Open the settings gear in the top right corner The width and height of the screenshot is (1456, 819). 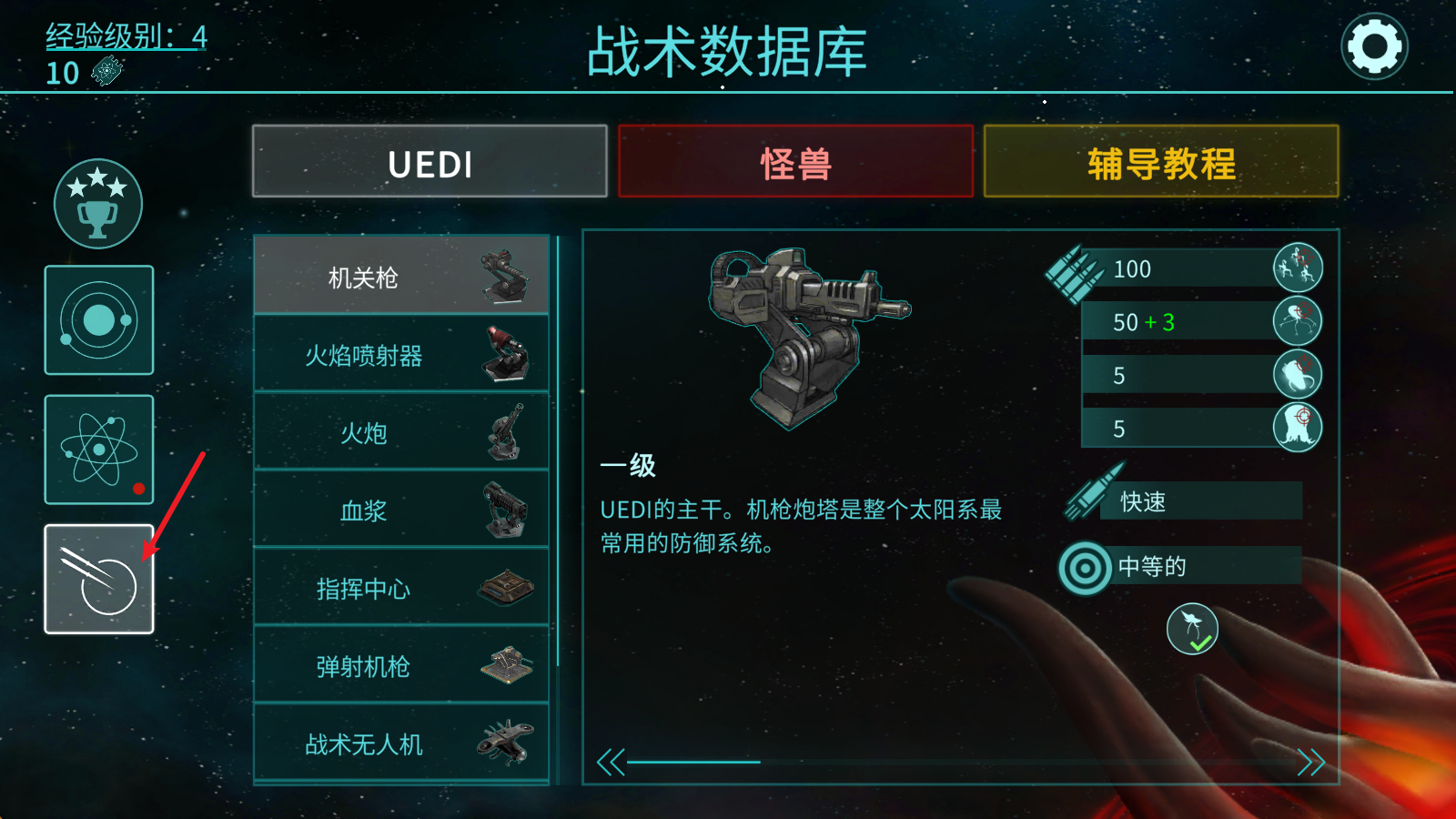pyautogui.click(x=1374, y=45)
